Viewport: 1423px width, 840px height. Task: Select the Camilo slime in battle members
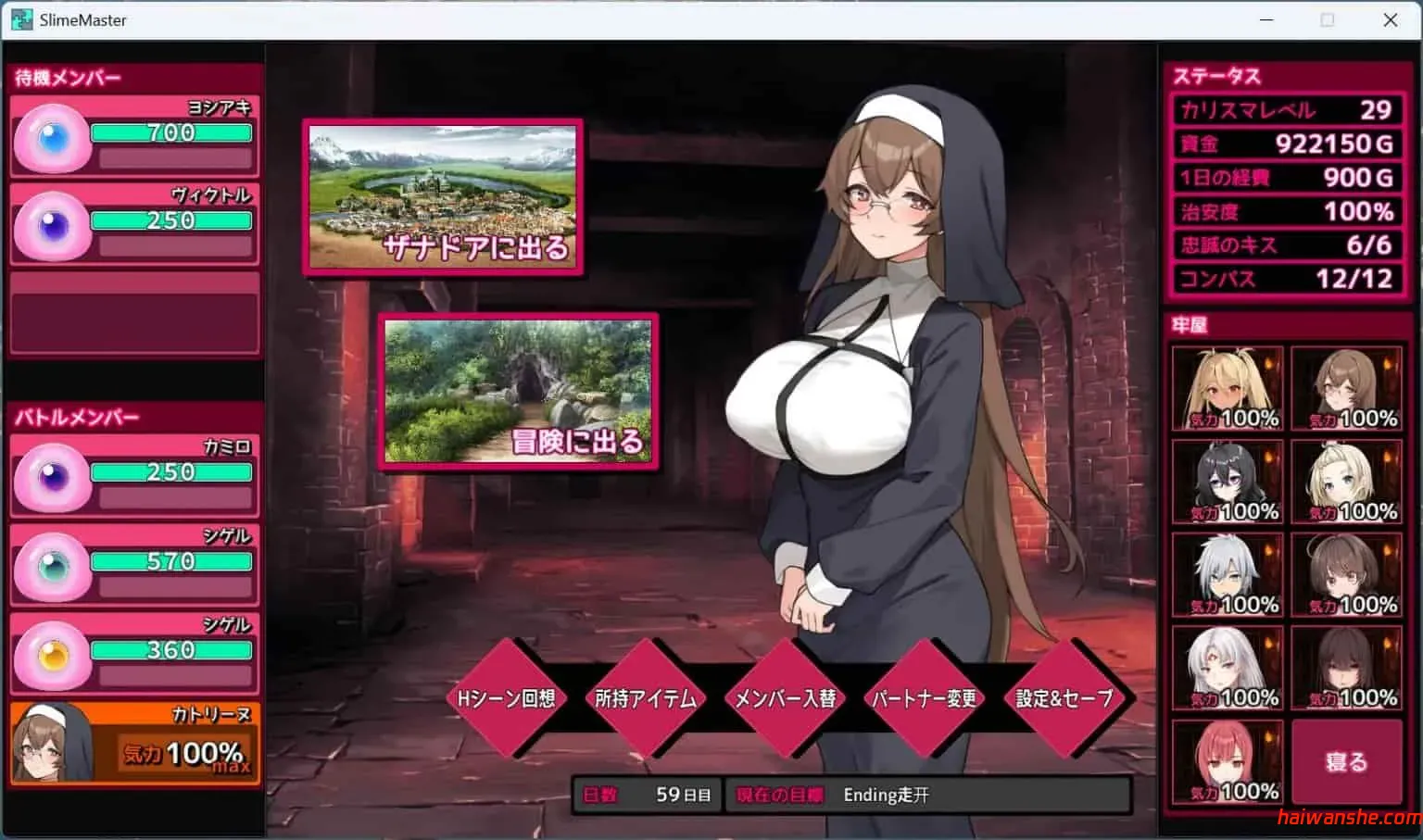pyautogui.click(x=53, y=474)
